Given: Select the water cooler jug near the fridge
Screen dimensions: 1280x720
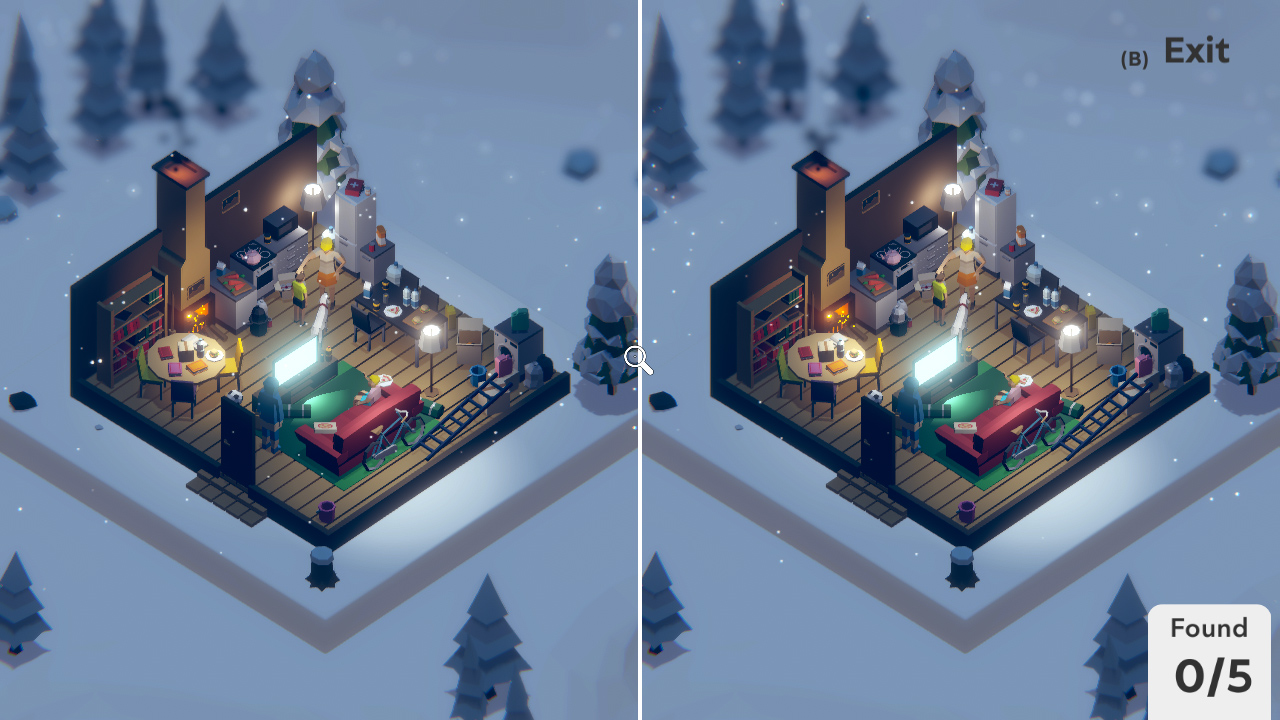Looking at the screenshot, I should click(x=394, y=271).
